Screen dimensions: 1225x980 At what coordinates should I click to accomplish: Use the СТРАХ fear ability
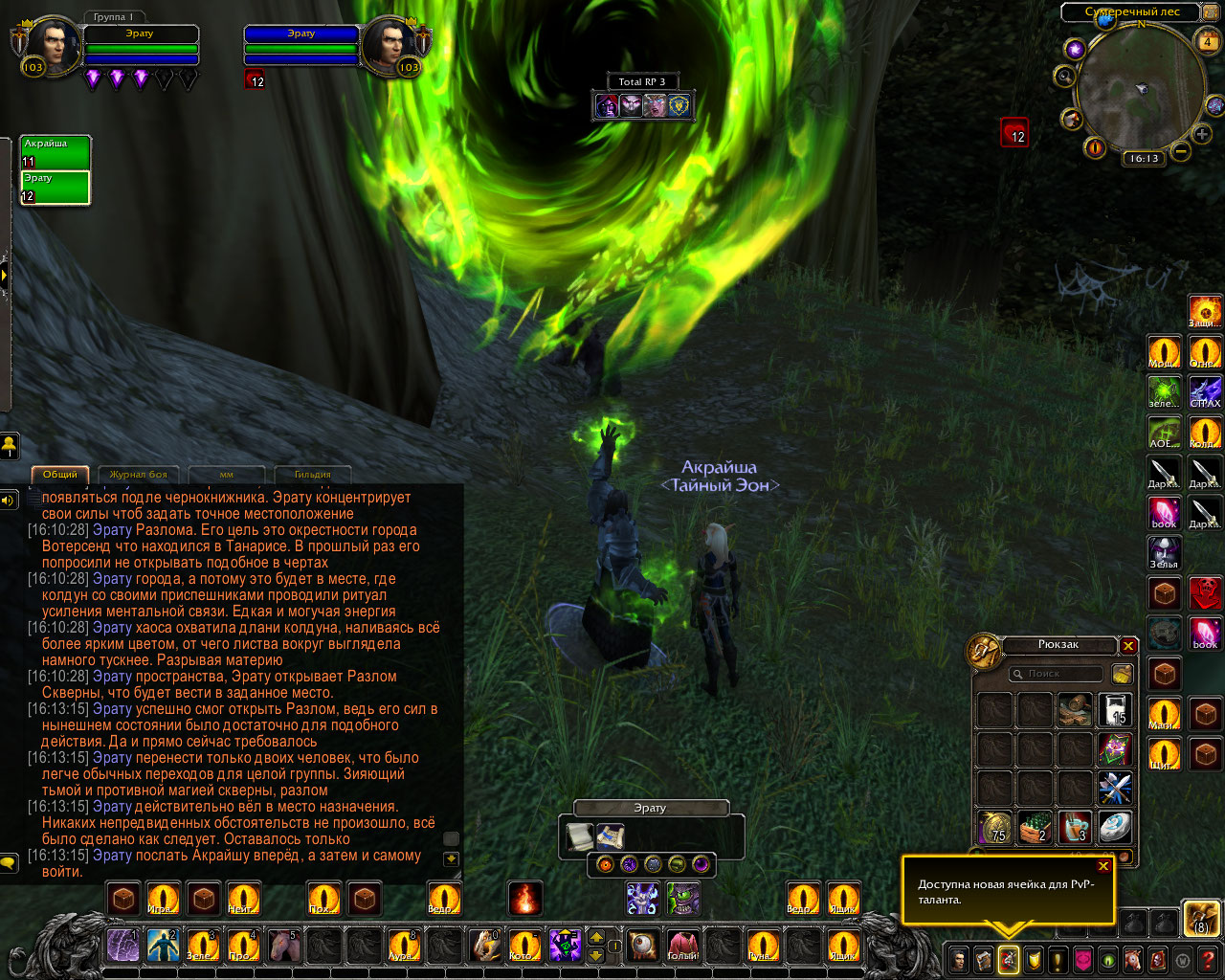[1205, 390]
